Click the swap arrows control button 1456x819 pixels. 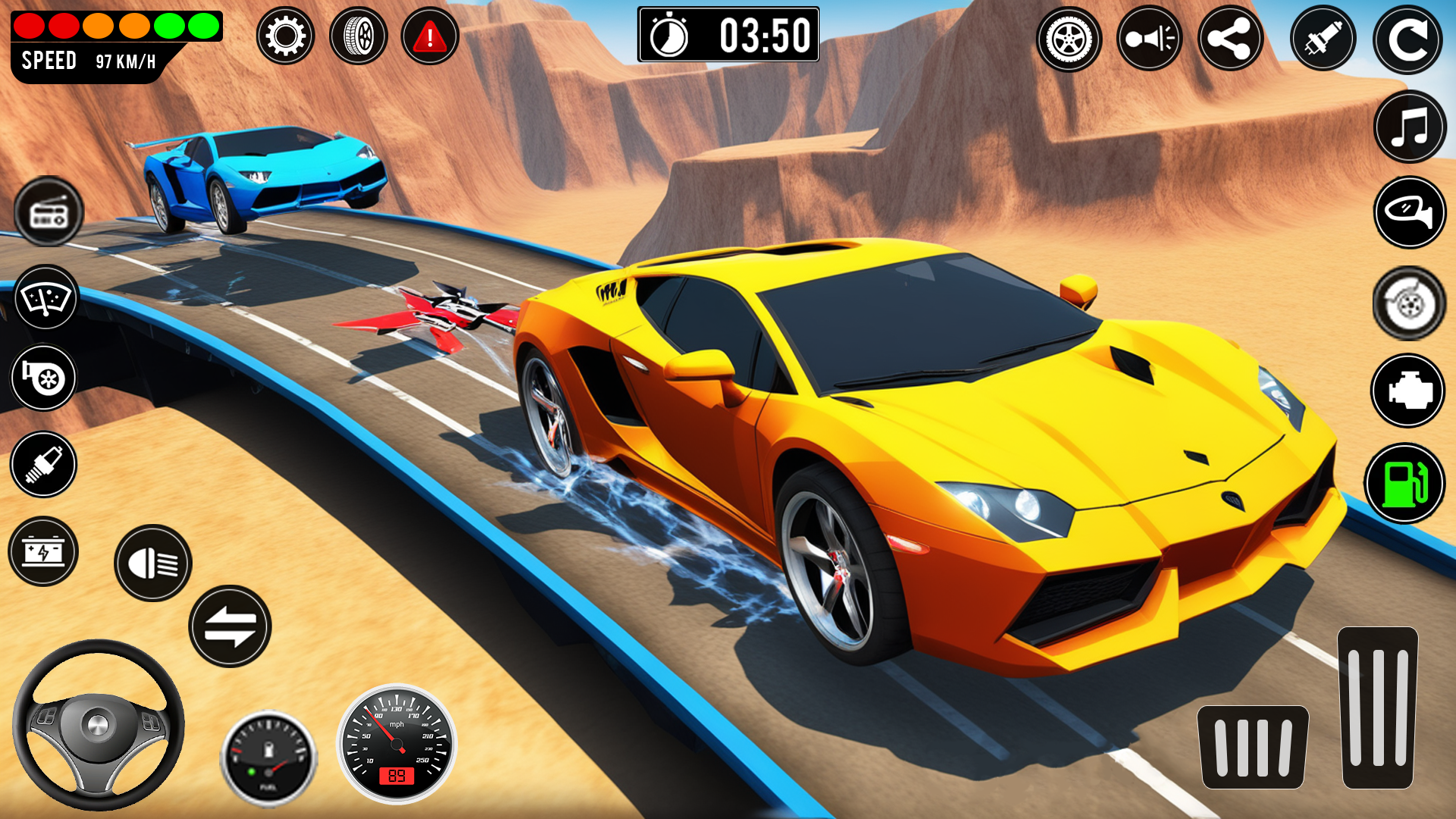(230, 626)
